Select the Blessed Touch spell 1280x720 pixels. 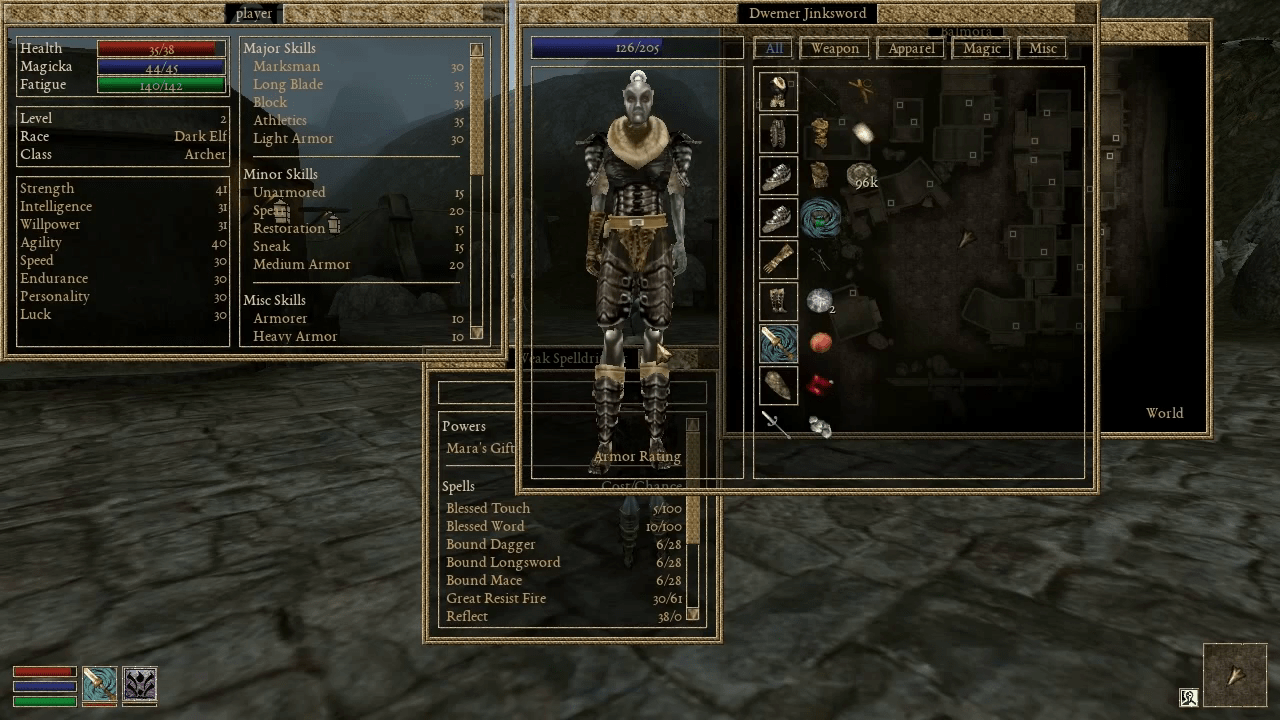pyautogui.click(x=488, y=508)
